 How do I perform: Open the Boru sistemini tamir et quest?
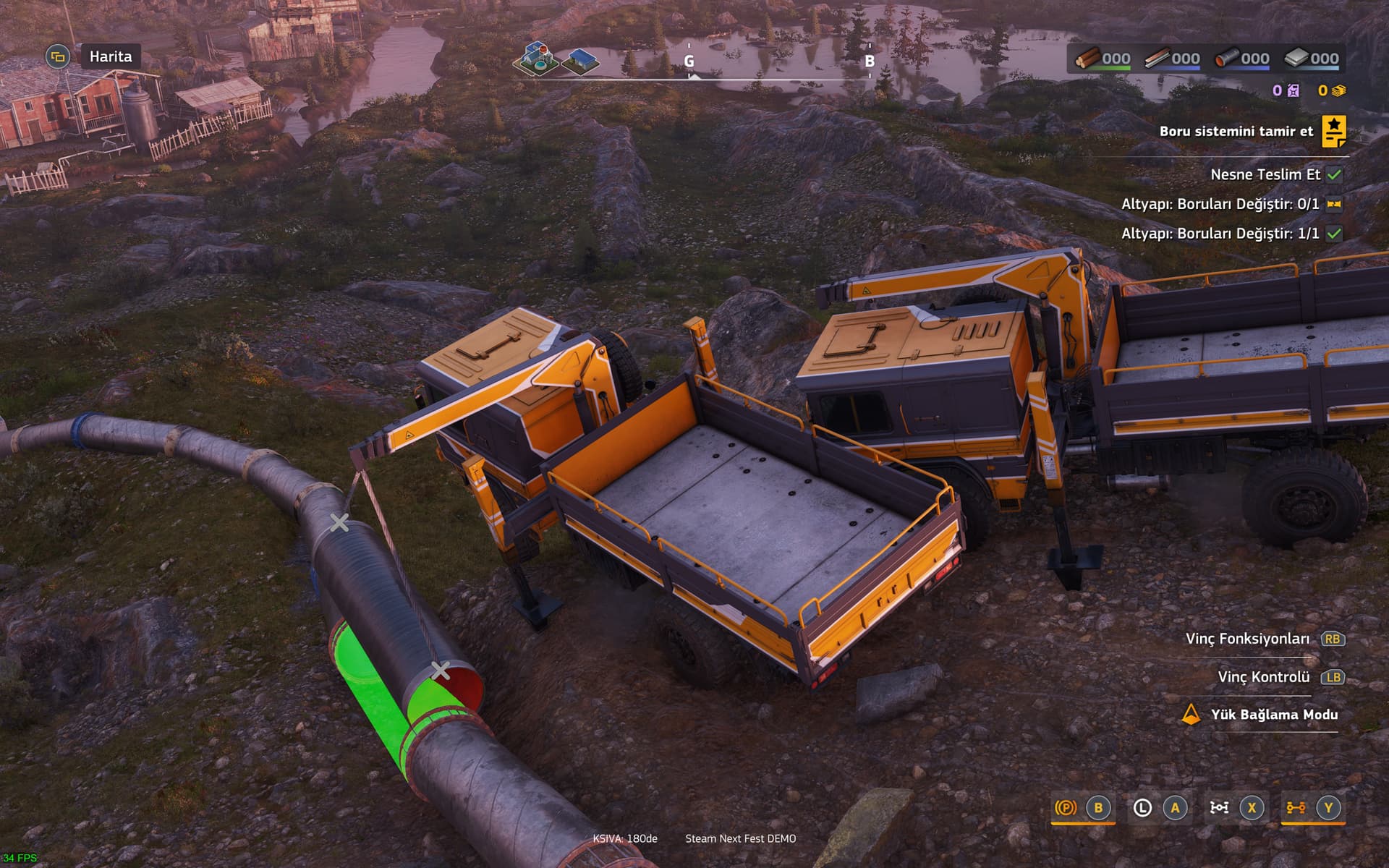tap(1236, 131)
